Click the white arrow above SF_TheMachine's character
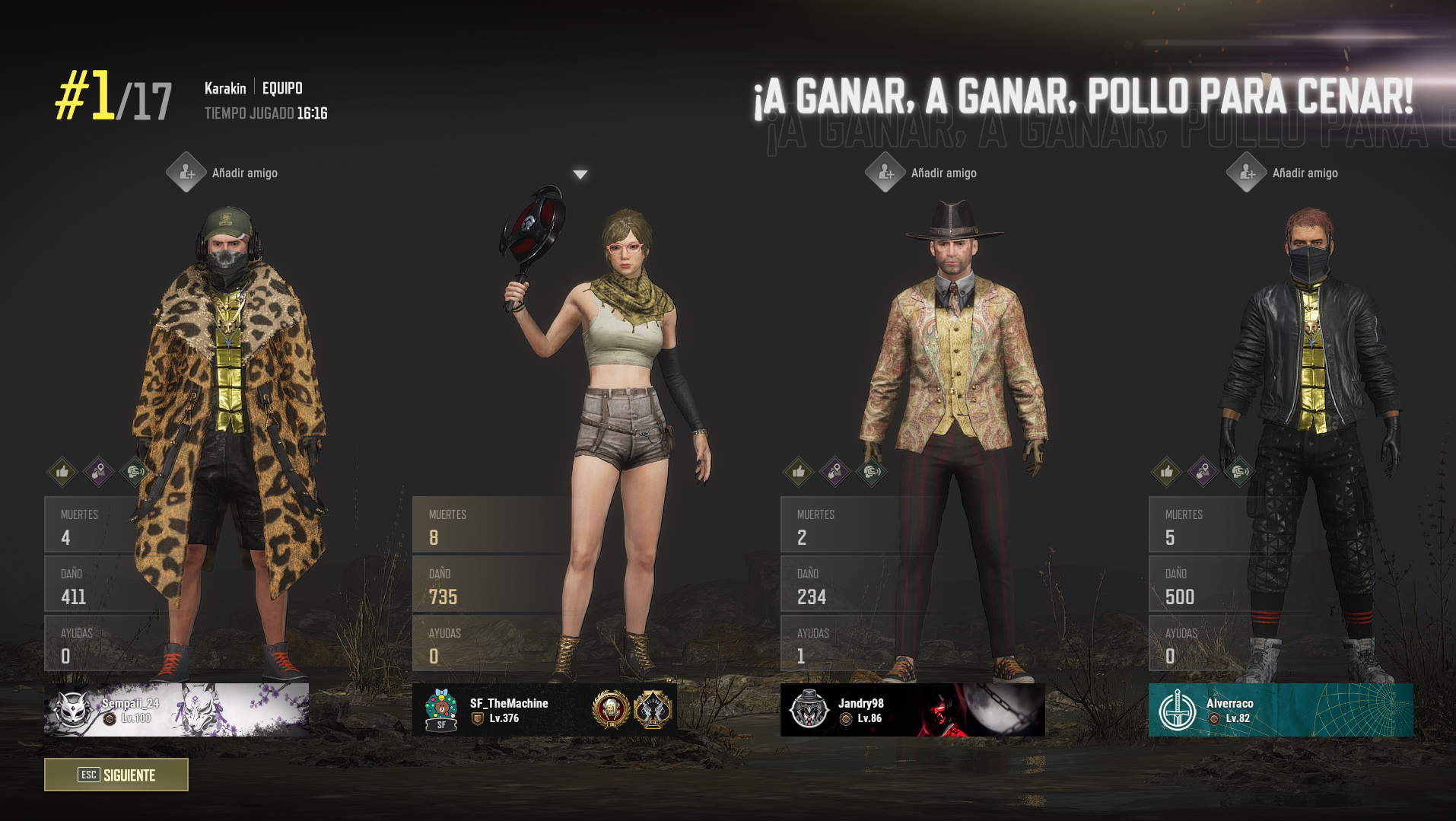The image size is (1456, 821). point(580,175)
